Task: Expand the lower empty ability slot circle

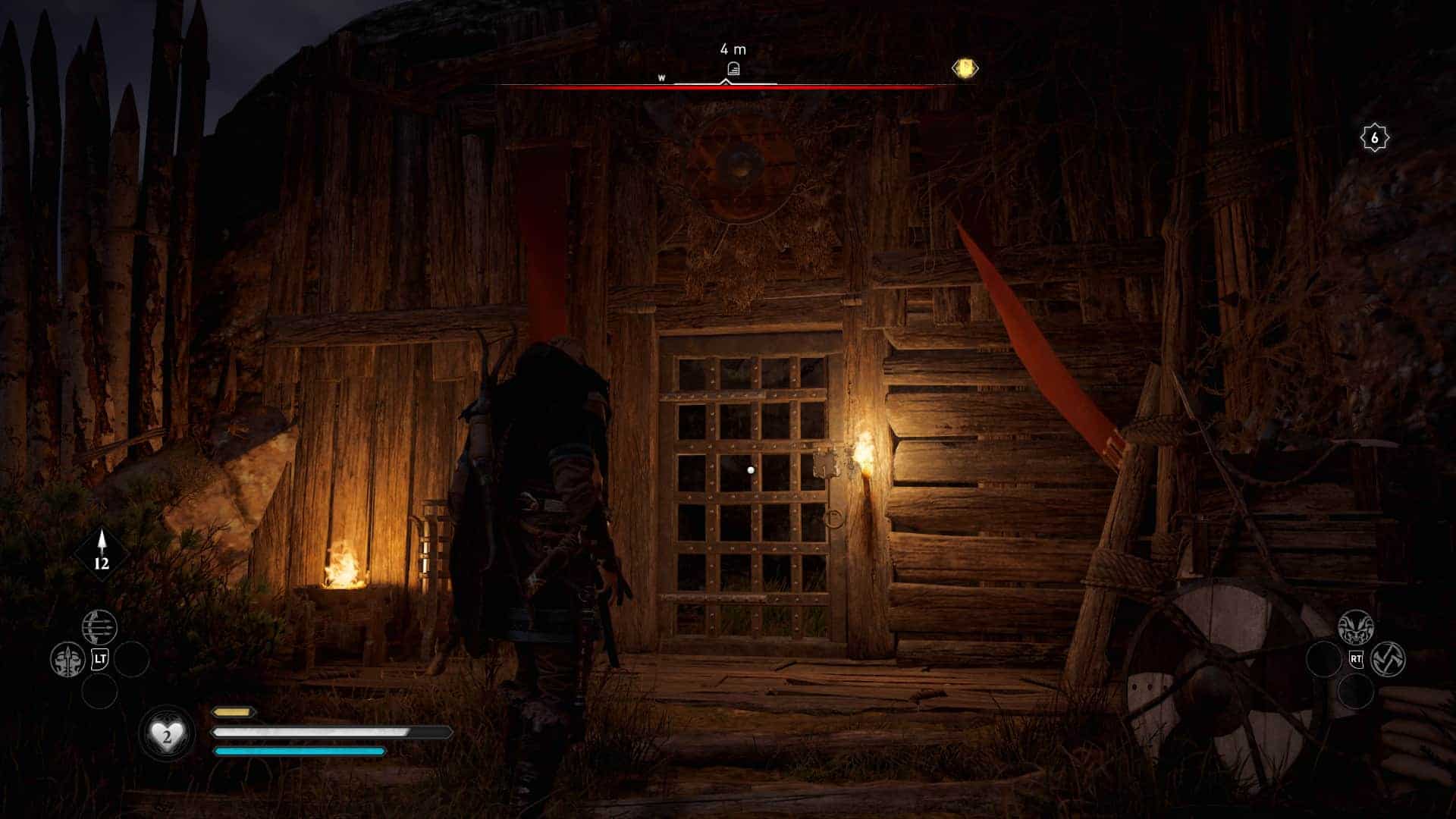Action: [x=100, y=690]
